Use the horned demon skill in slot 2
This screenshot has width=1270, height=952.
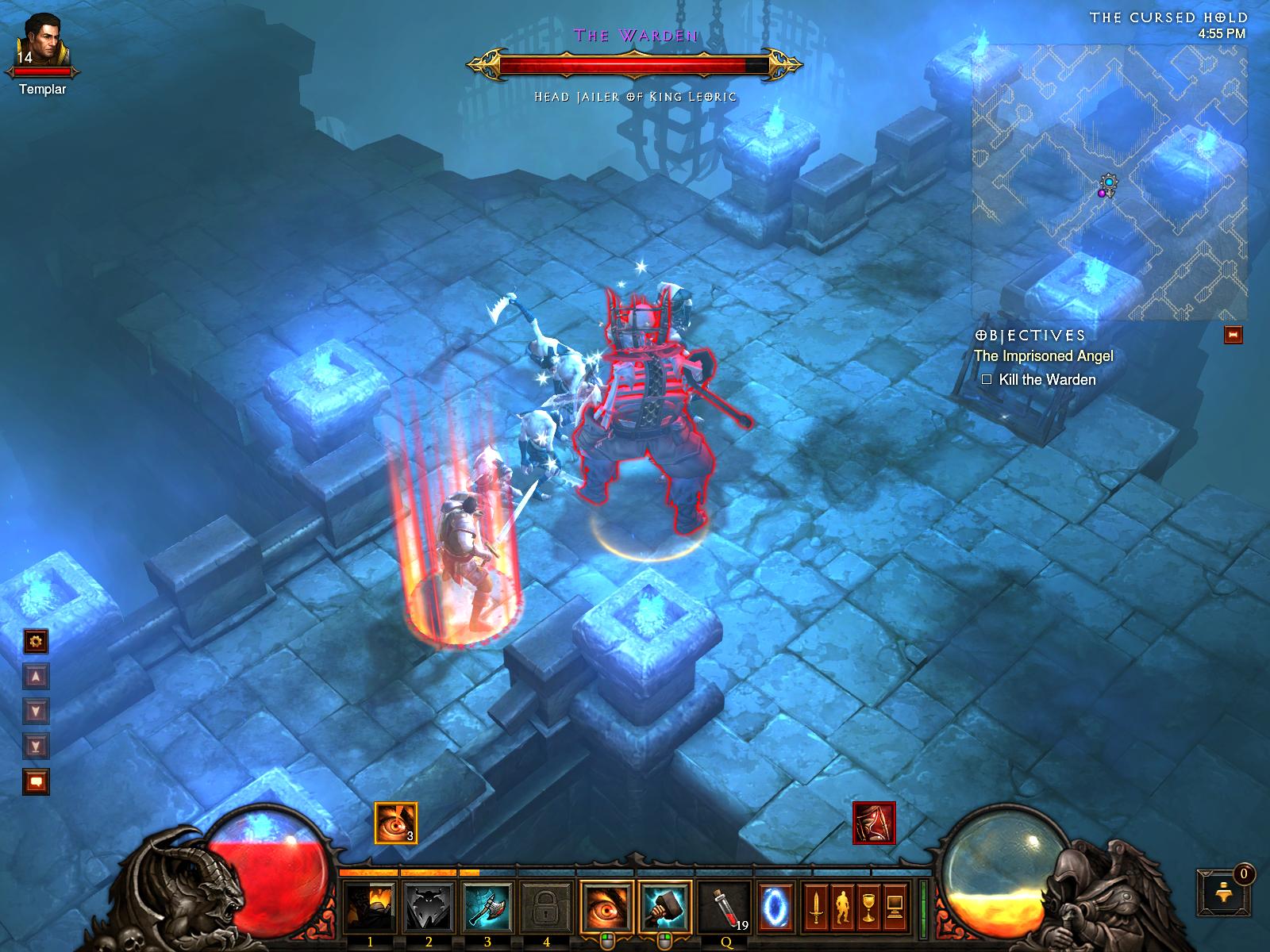(x=429, y=908)
